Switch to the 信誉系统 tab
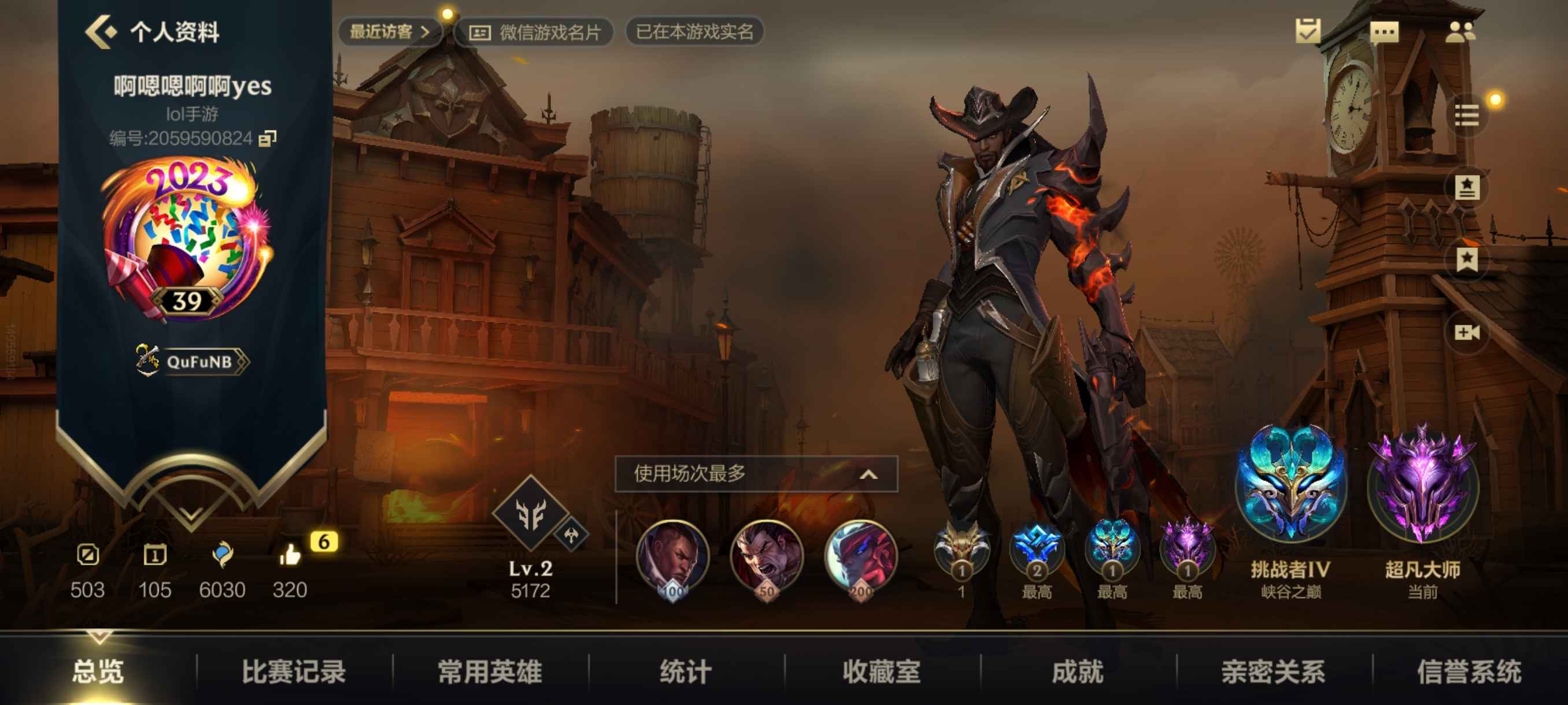The width and height of the screenshot is (1568, 705). [1469, 671]
